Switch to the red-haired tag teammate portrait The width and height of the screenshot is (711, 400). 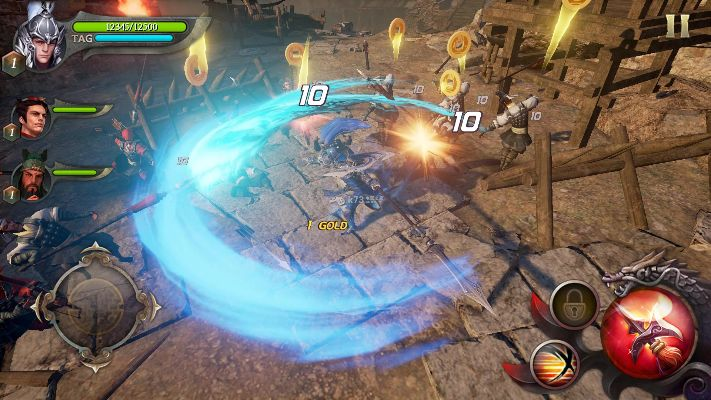(x=33, y=120)
